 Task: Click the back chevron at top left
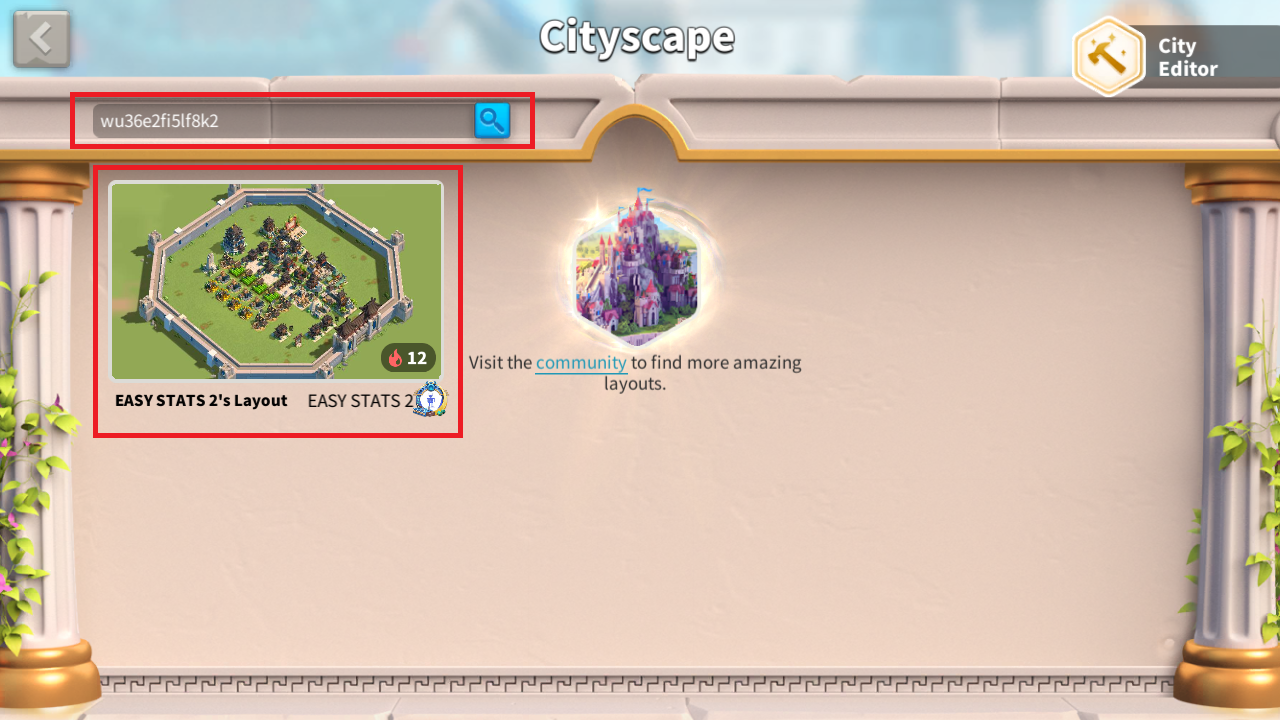pos(41,38)
